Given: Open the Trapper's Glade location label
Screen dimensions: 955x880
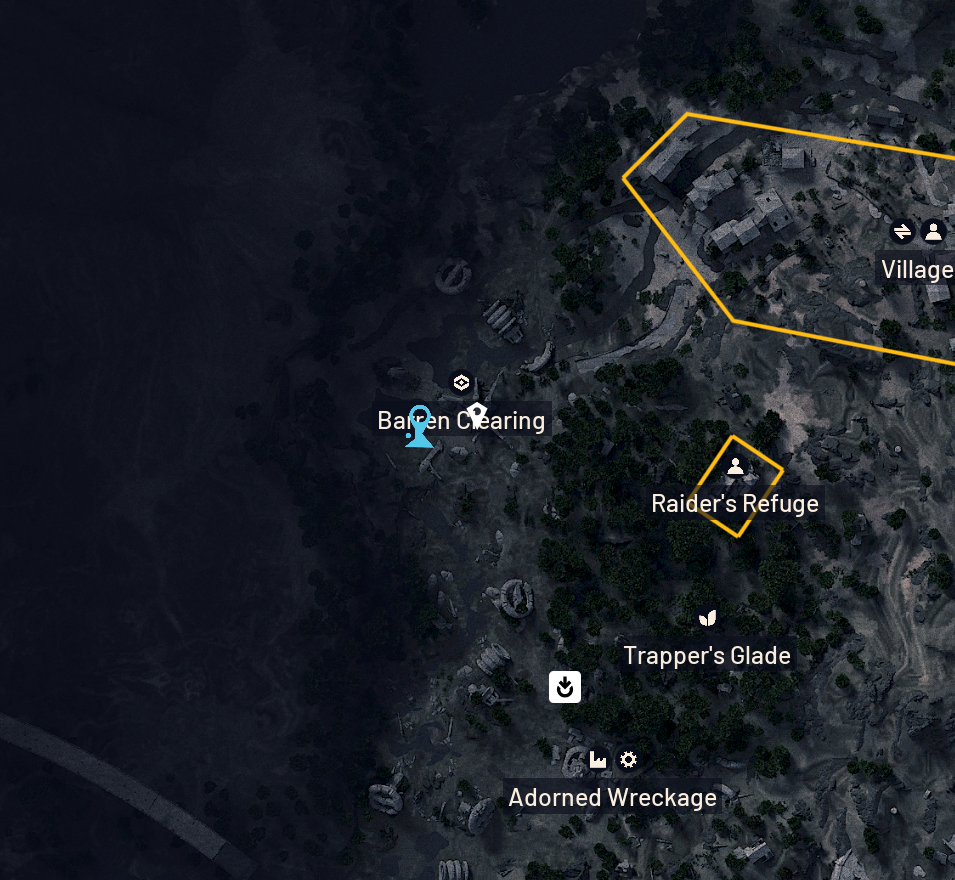Looking at the screenshot, I should point(707,656).
